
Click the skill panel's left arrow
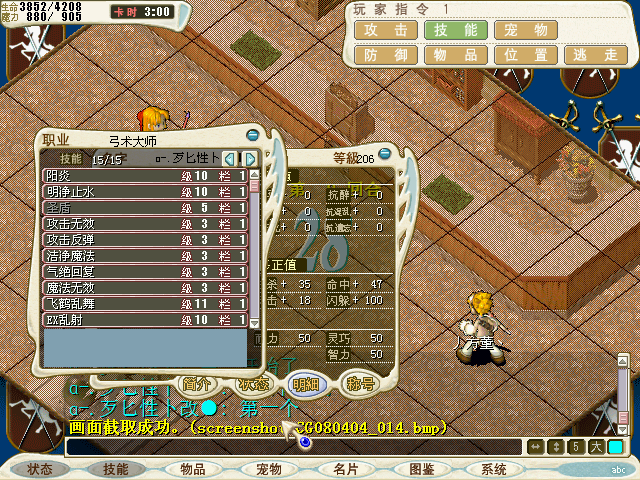tap(230, 159)
